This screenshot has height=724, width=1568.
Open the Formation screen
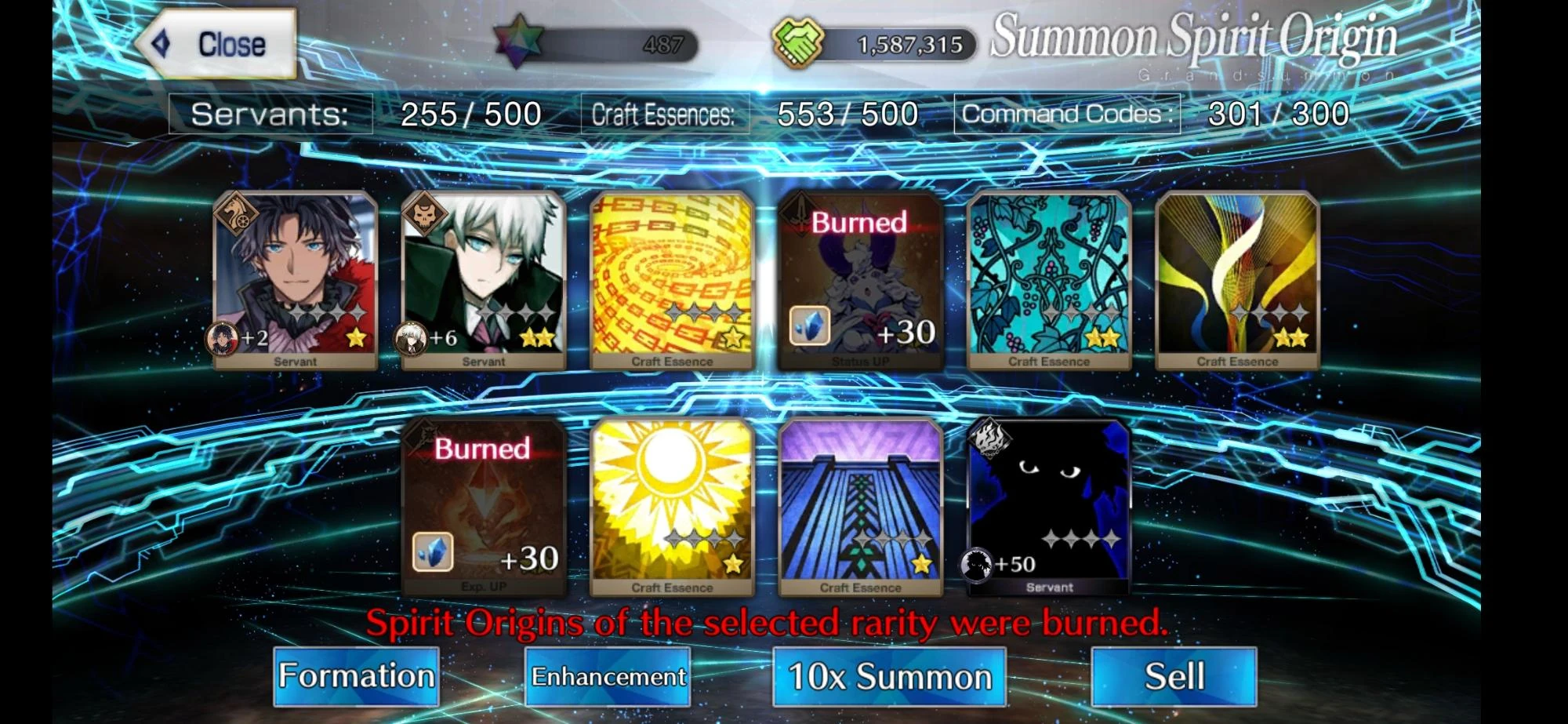point(357,675)
